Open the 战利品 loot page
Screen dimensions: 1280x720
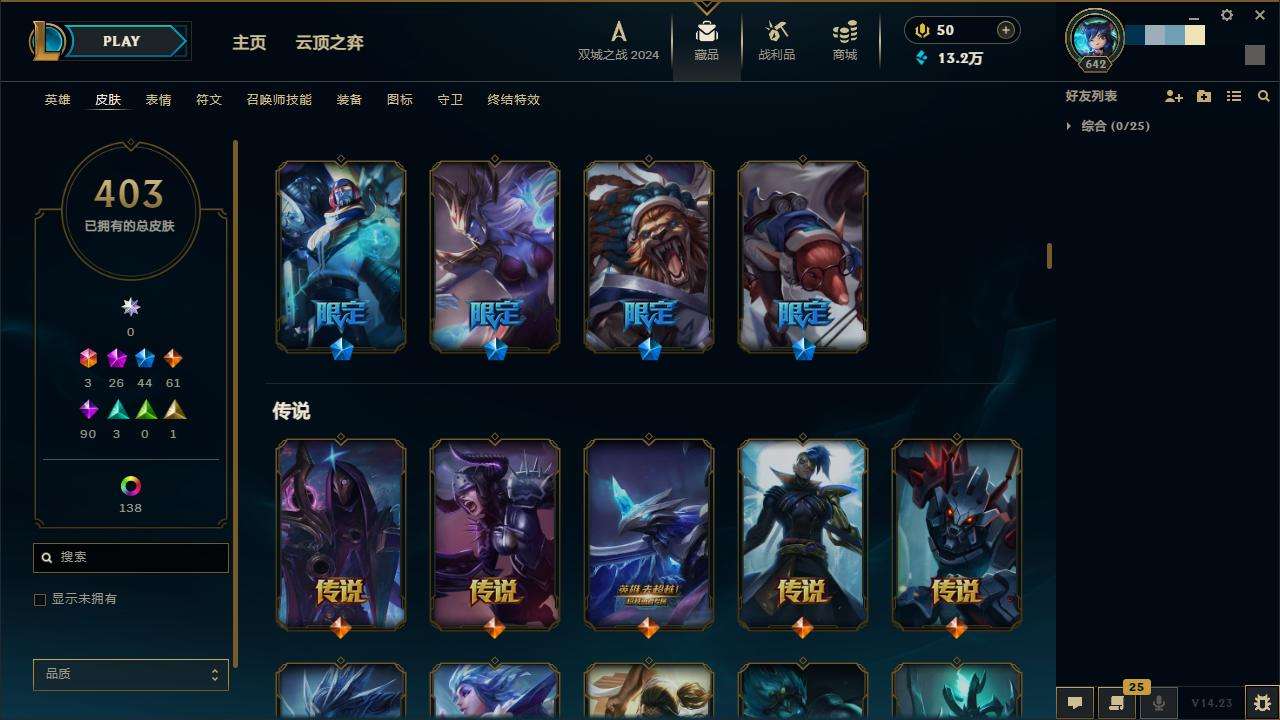pyautogui.click(x=776, y=41)
